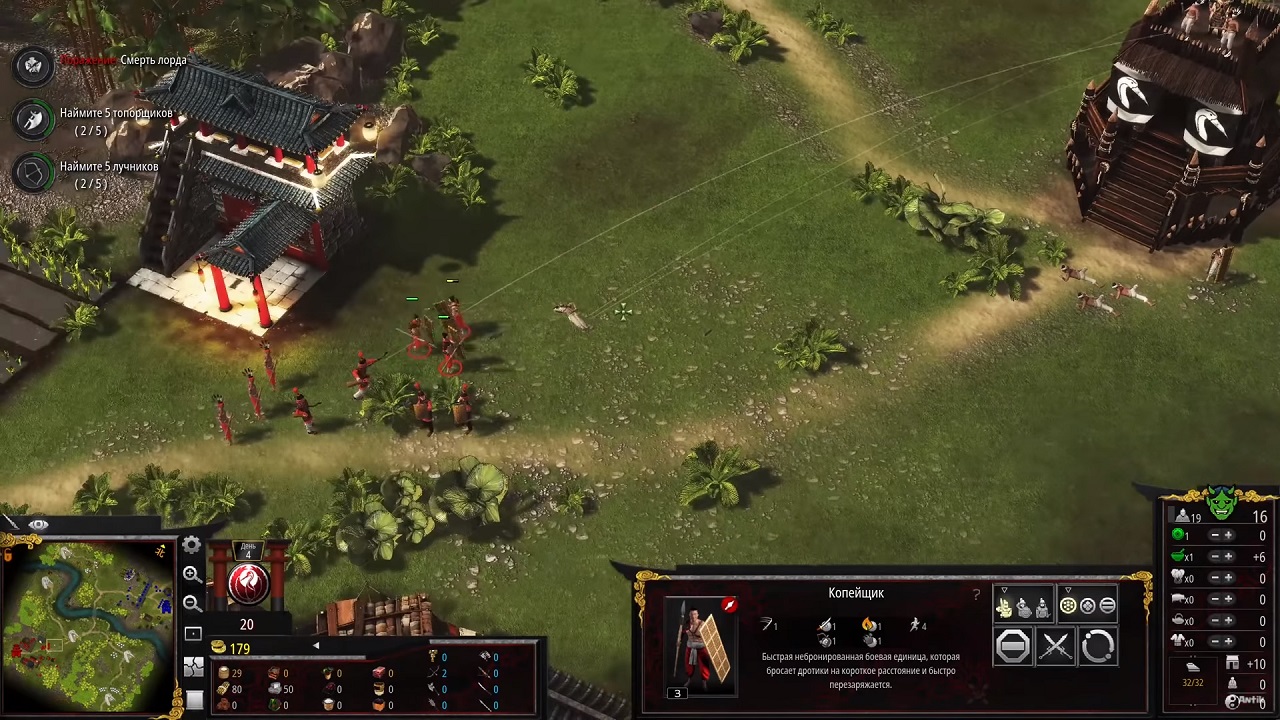Click the minimap zoom-out magnifier
1280x720 pixels.
click(x=192, y=603)
